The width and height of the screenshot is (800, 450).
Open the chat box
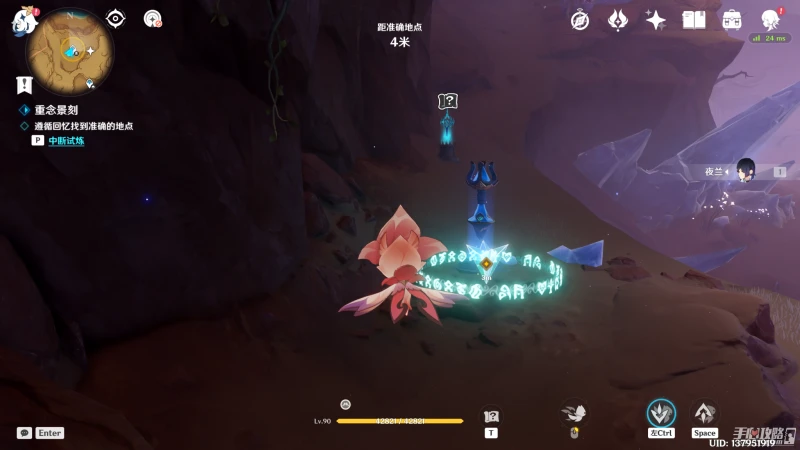24,433
